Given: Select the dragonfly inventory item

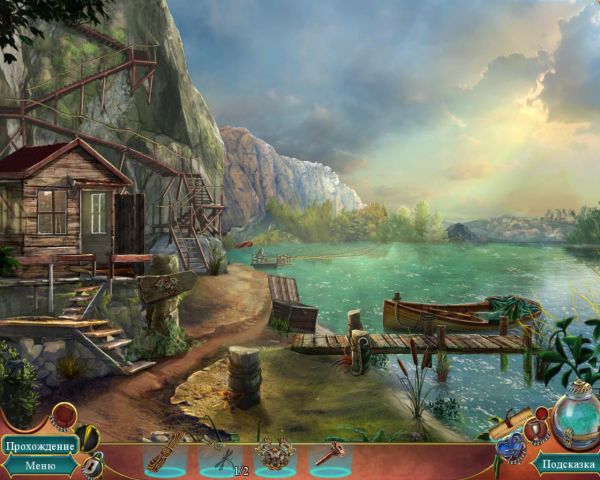Looking at the screenshot, I should point(219,452).
